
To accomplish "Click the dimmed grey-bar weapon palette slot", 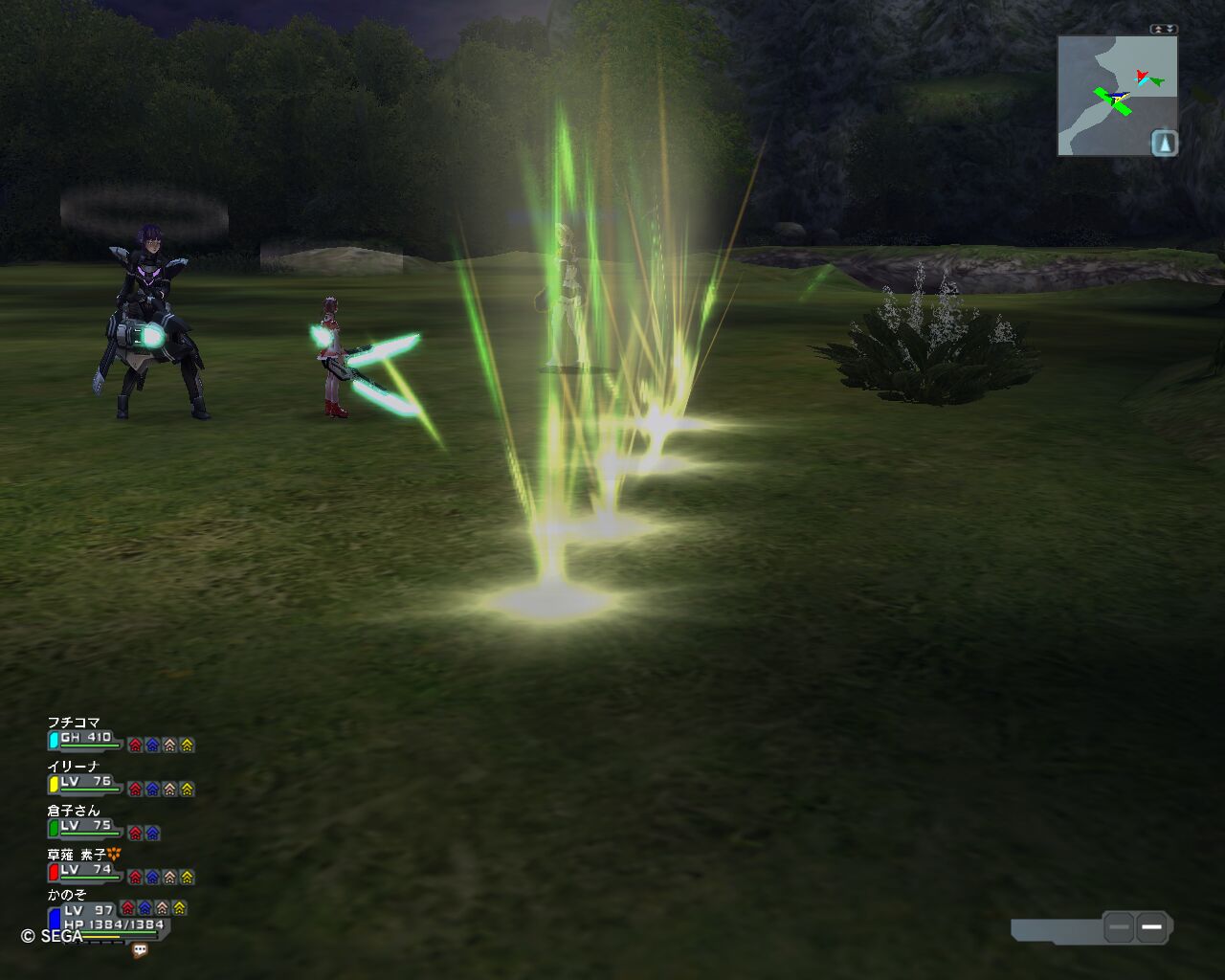I will (x=1119, y=926).
